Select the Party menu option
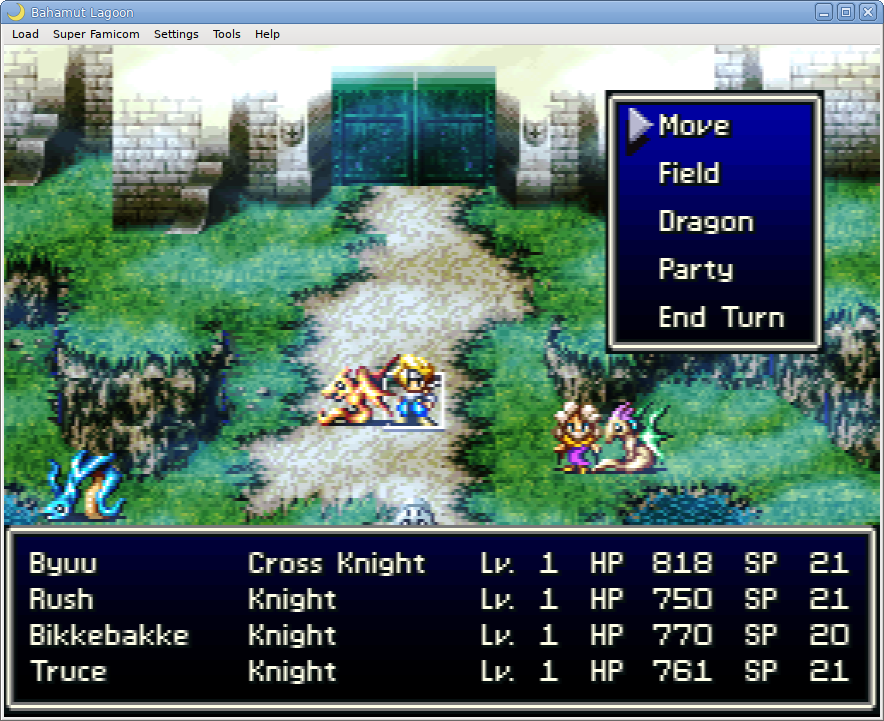The image size is (884, 721). (696, 270)
